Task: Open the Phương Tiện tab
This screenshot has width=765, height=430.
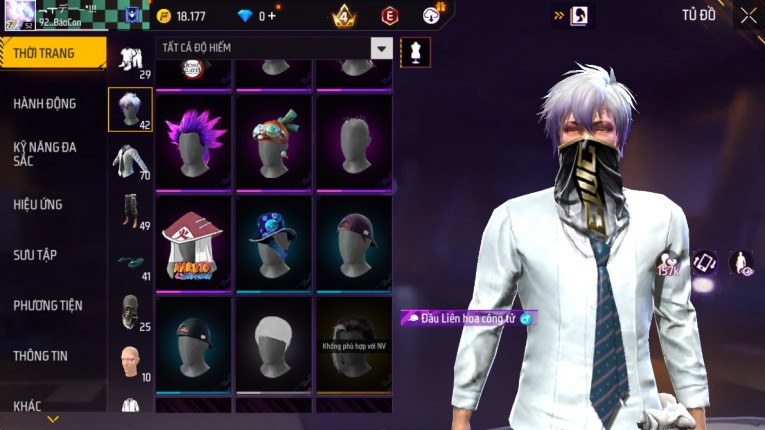Action: (x=48, y=305)
